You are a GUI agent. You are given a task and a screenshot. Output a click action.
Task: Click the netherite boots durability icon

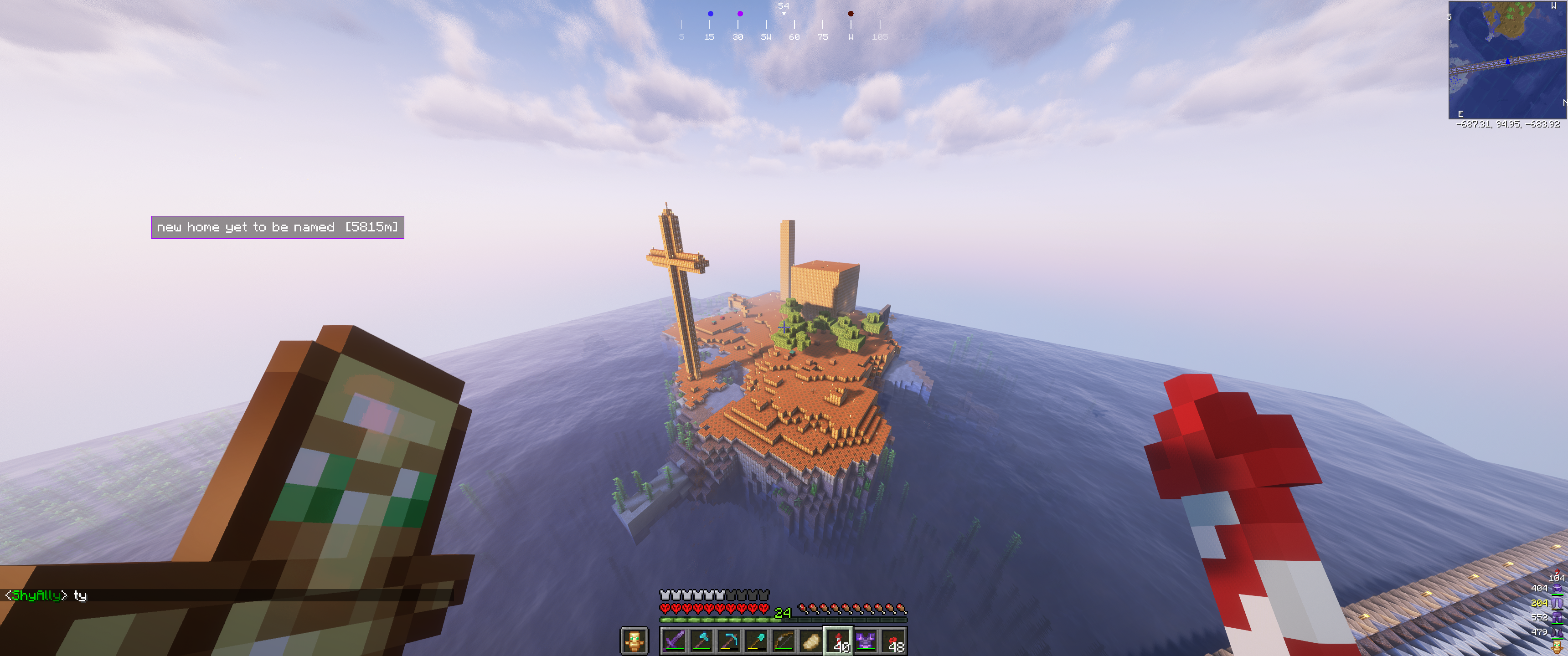(1557, 632)
